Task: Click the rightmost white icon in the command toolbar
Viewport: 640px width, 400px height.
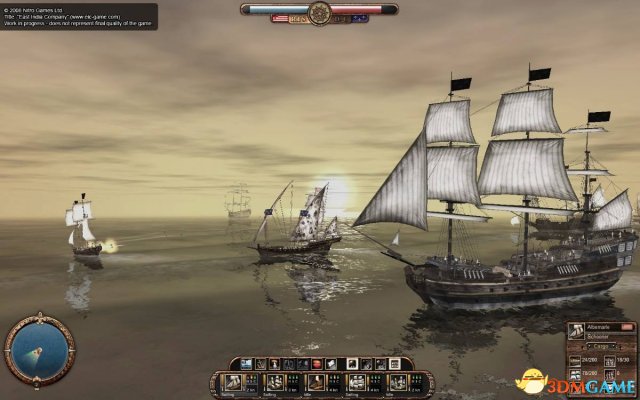Action: (x=393, y=364)
